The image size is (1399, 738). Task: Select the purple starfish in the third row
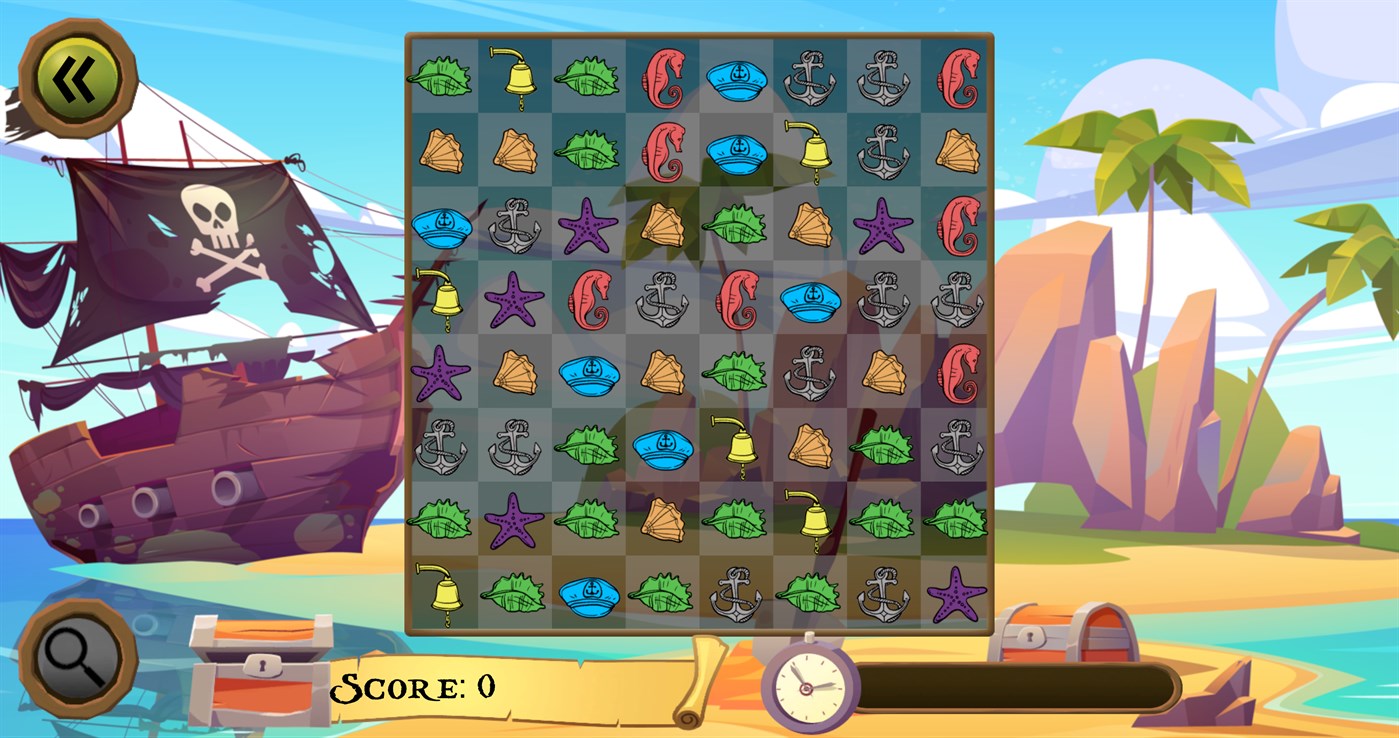(590, 228)
